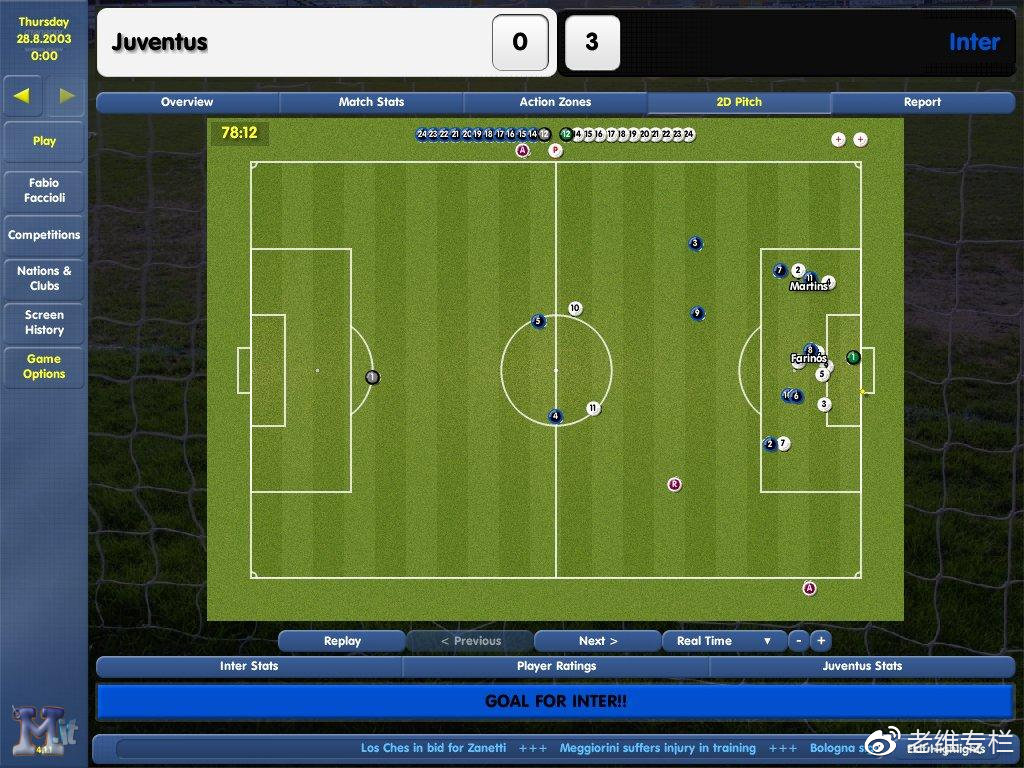Go back with the left yellow arrow
Image resolution: width=1024 pixels, height=768 pixels.
[x=22, y=96]
